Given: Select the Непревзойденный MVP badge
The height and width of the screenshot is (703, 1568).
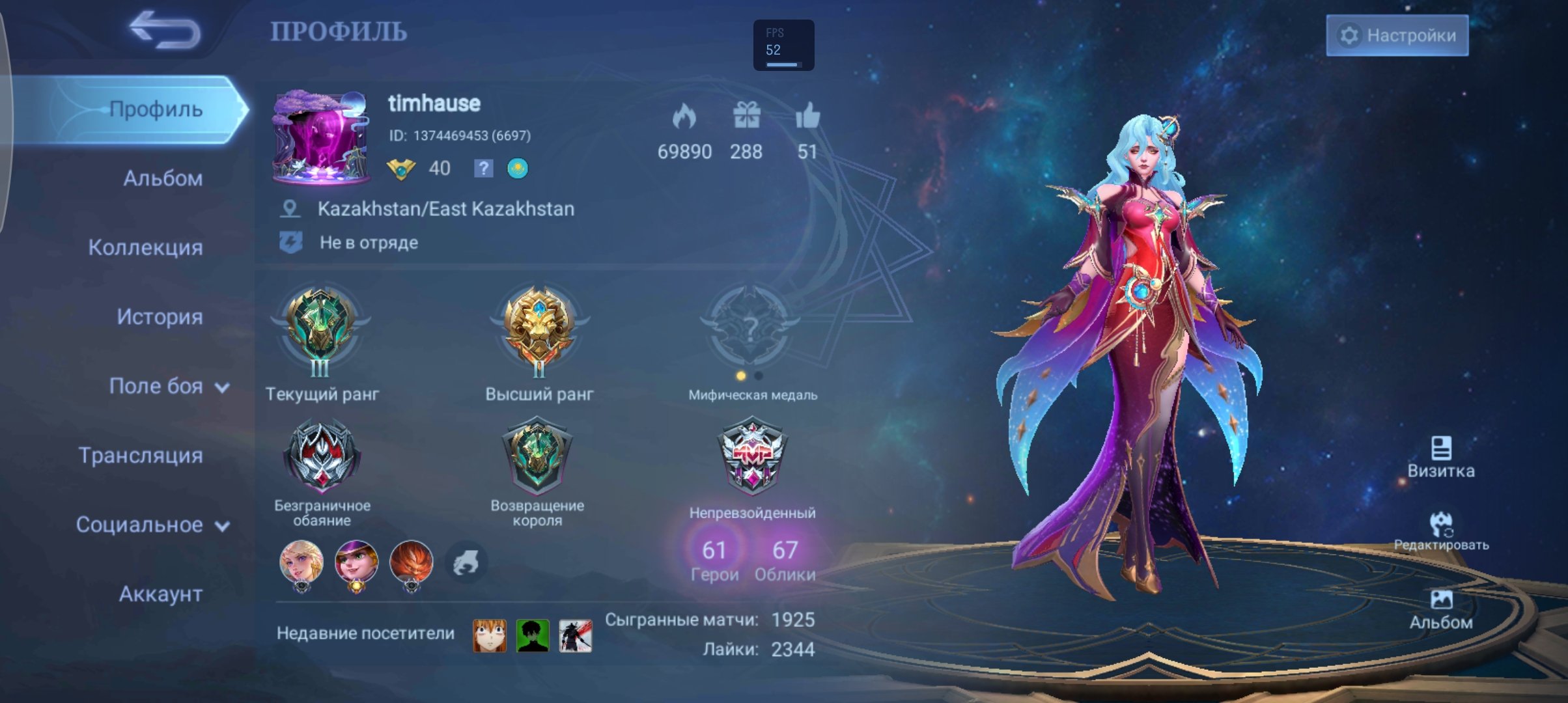Looking at the screenshot, I should (x=752, y=456).
